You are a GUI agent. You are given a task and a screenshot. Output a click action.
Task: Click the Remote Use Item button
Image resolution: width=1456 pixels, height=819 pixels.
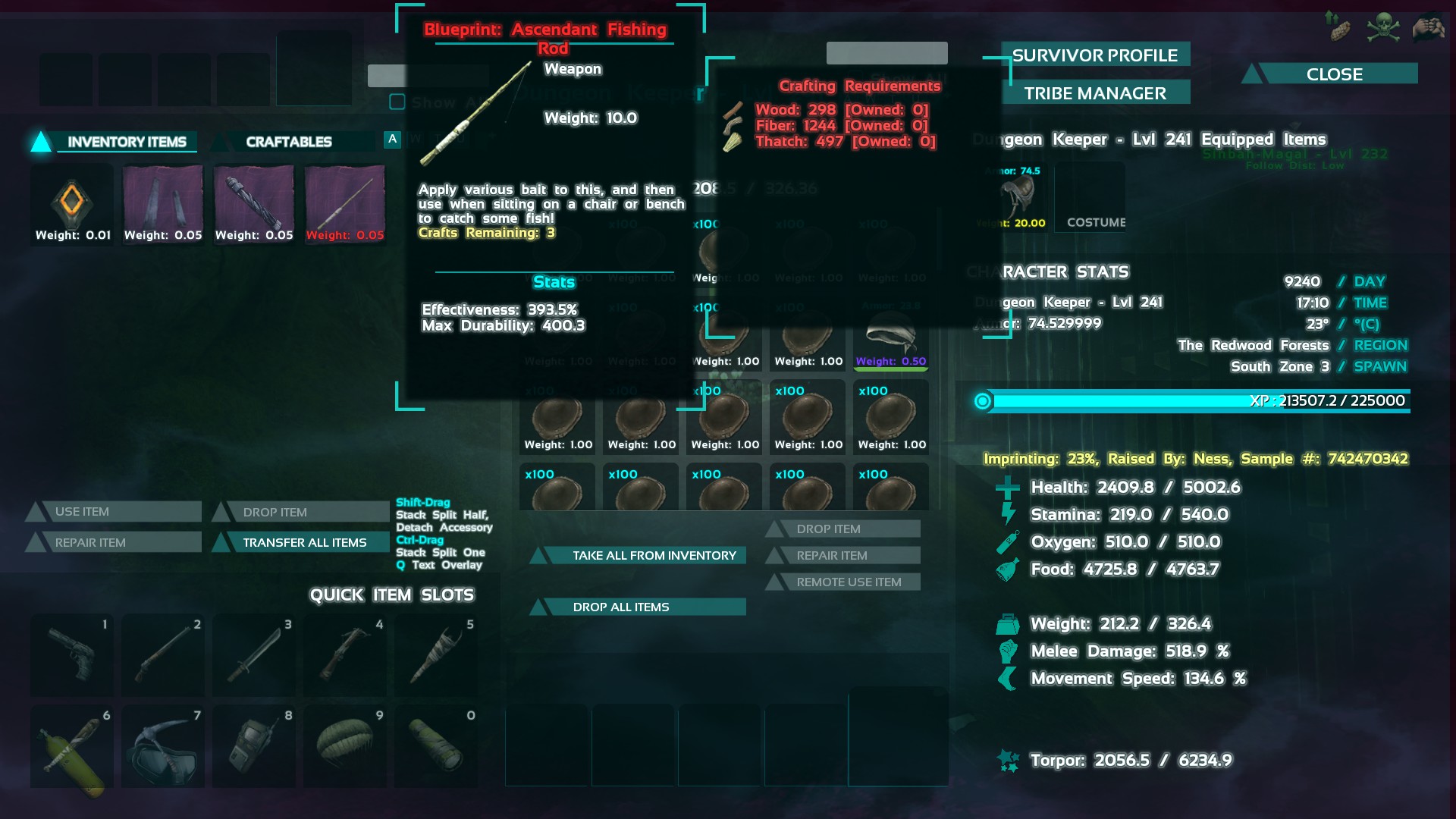tap(848, 582)
